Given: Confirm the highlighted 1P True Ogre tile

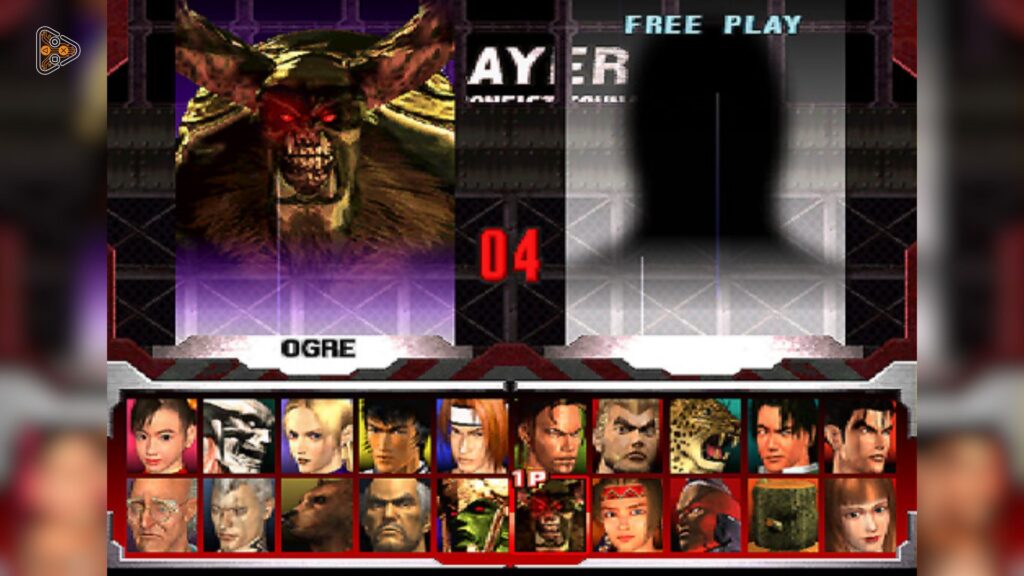Looking at the screenshot, I should [549, 514].
